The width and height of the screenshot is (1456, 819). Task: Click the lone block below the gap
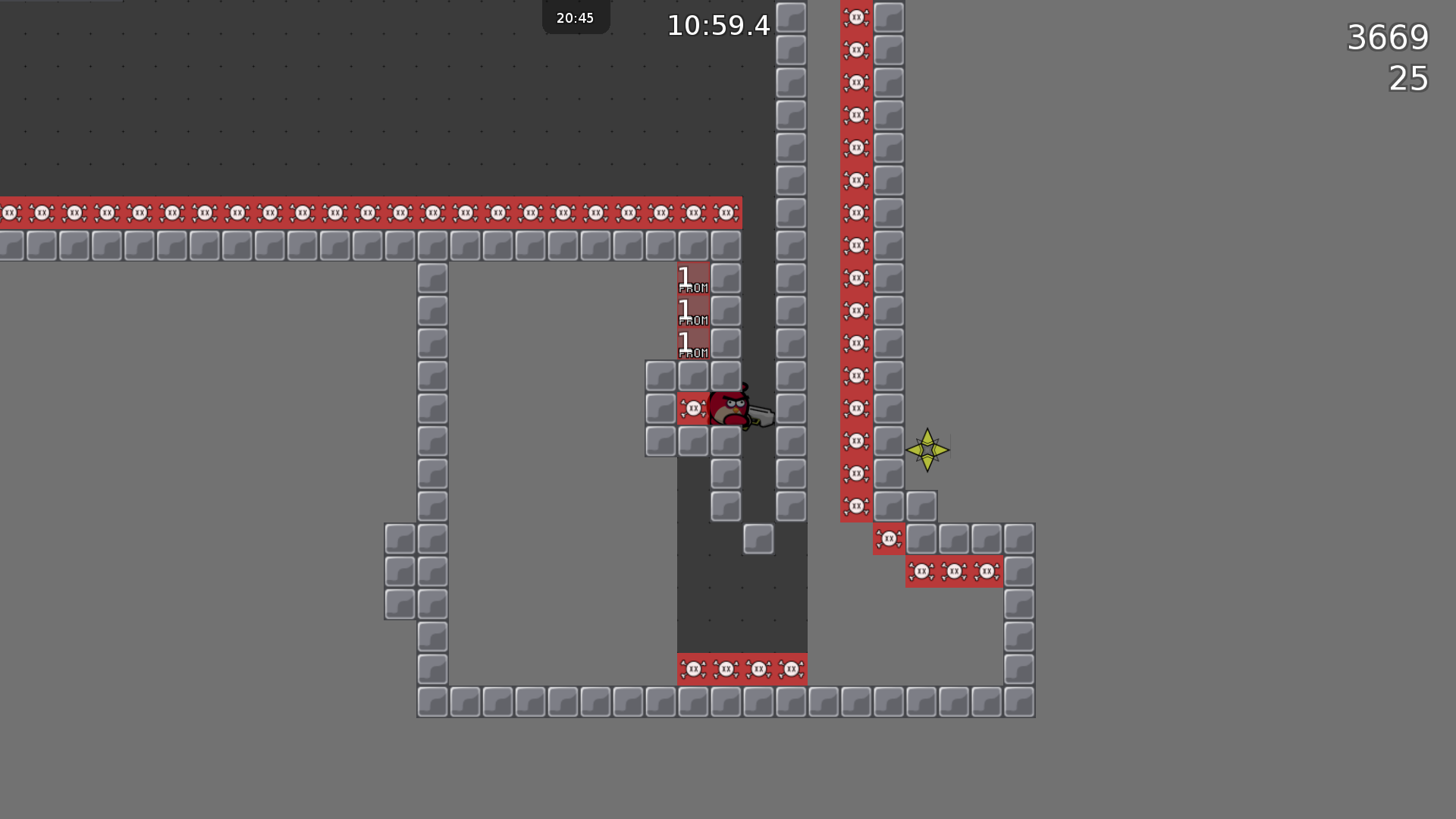point(758,539)
